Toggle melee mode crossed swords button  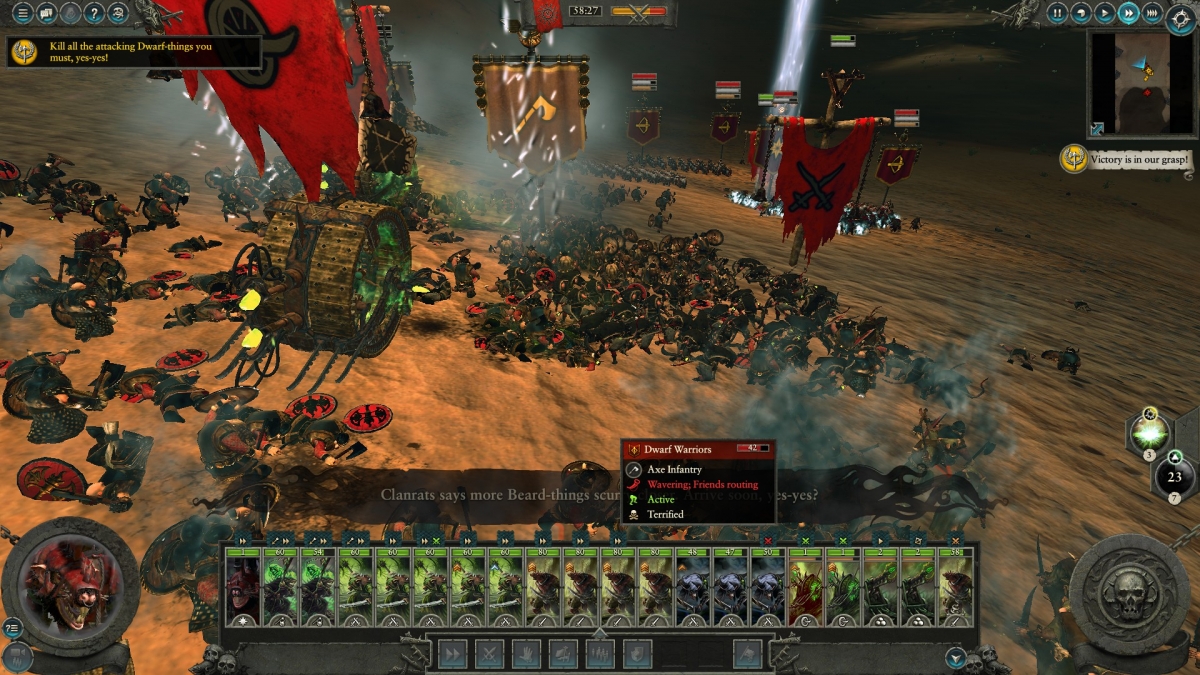pos(489,653)
